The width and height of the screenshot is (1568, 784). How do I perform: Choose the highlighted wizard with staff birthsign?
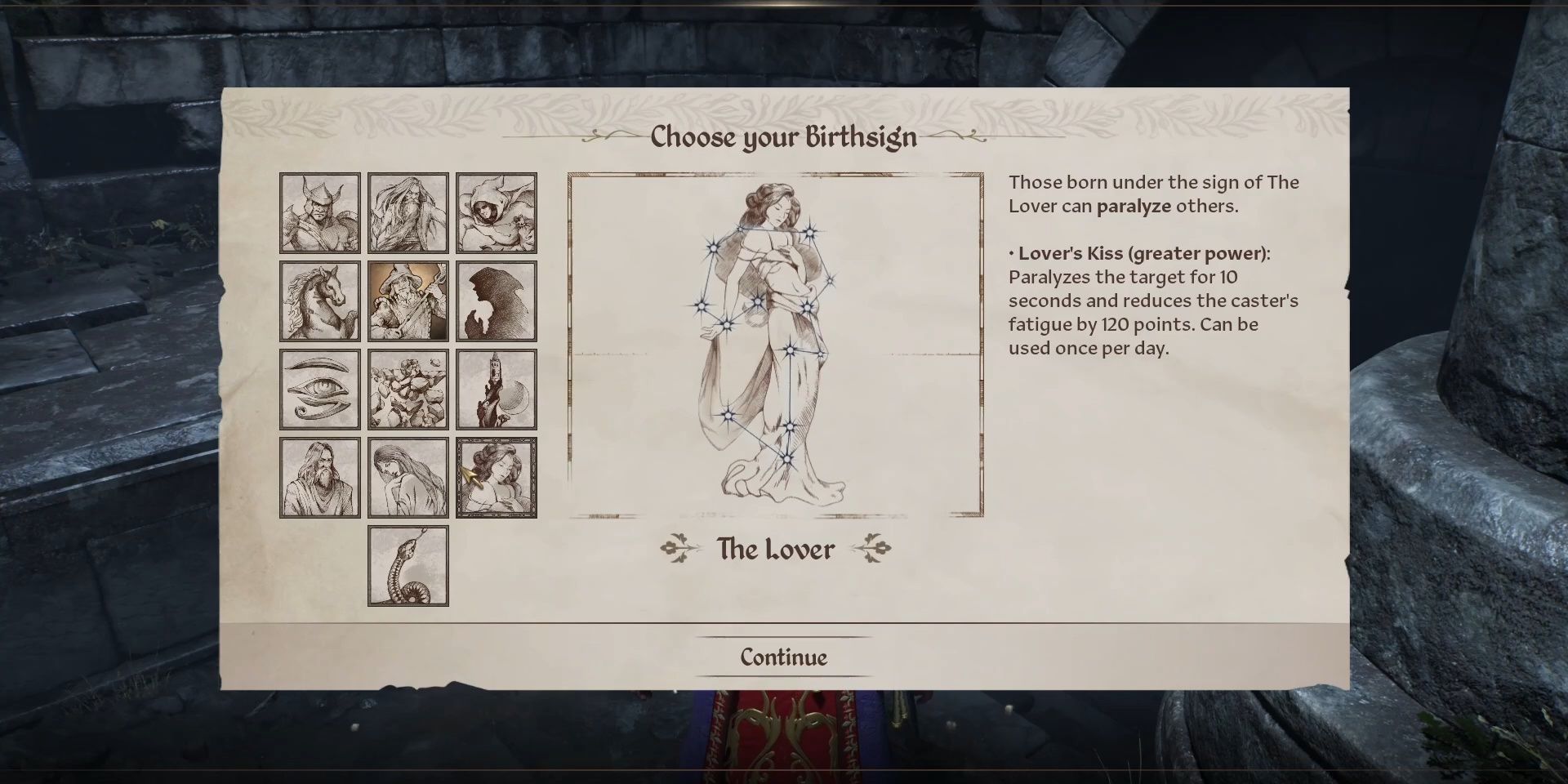[x=408, y=301]
